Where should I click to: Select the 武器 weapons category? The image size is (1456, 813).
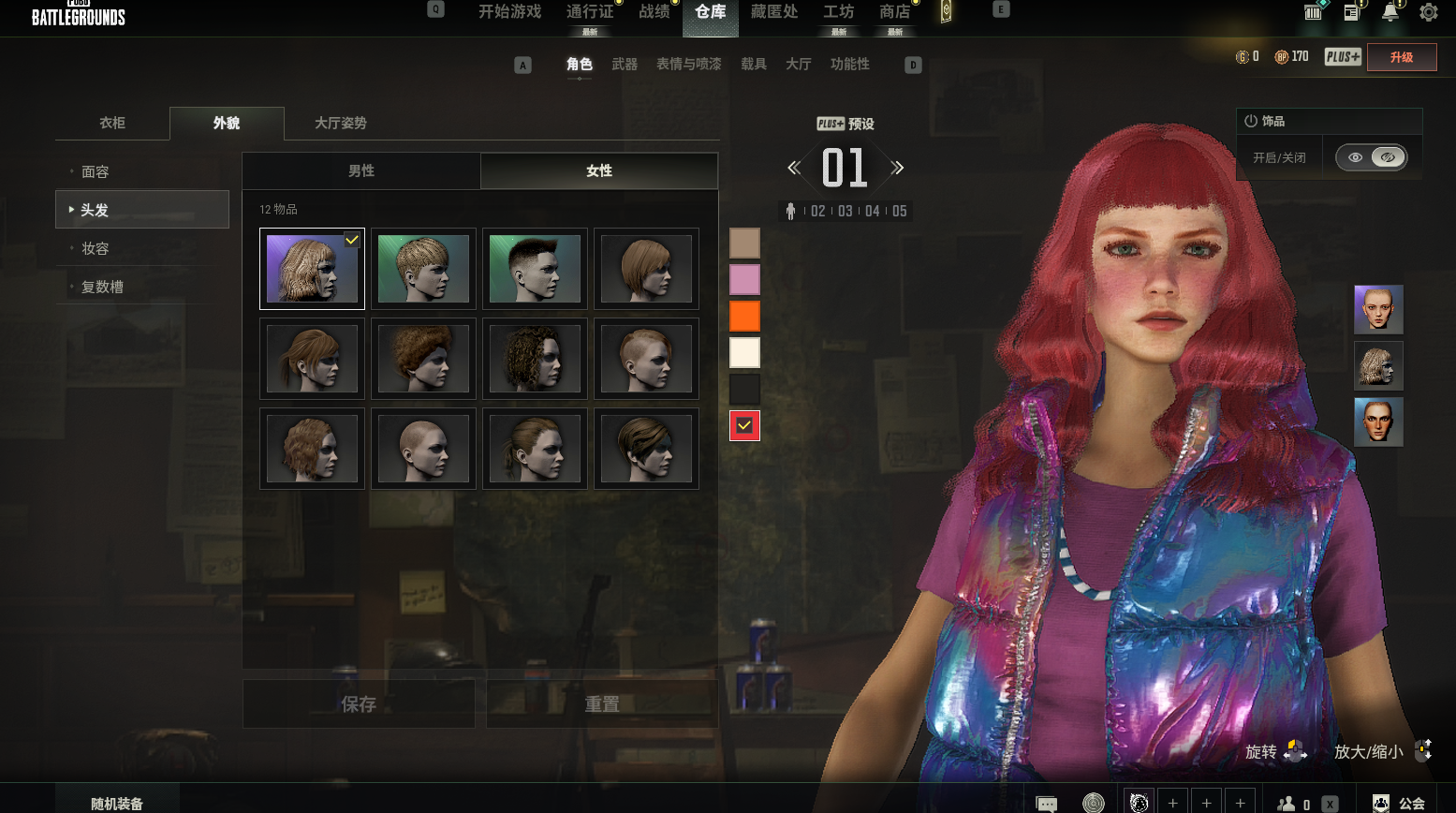(625, 64)
